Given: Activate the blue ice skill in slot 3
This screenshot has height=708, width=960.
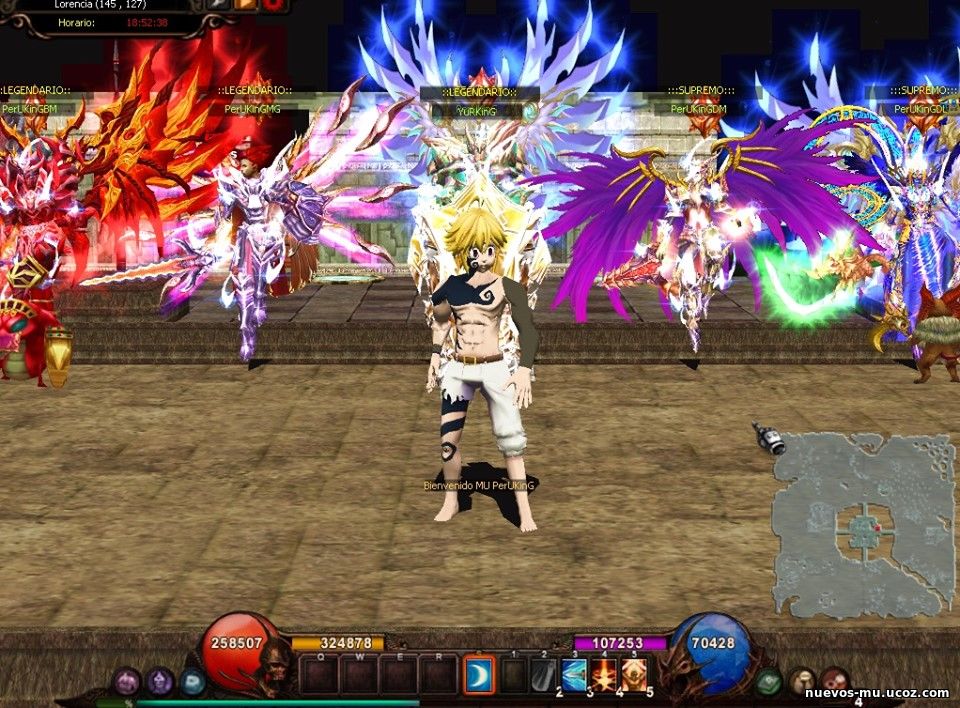Looking at the screenshot, I should [574, 675].
